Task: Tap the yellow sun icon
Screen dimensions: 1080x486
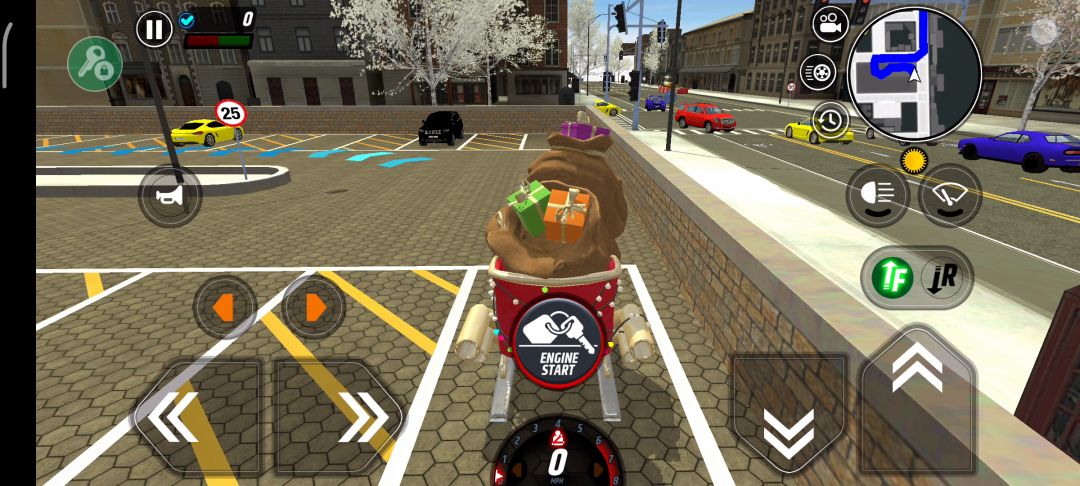Action: tap(913, 160)
